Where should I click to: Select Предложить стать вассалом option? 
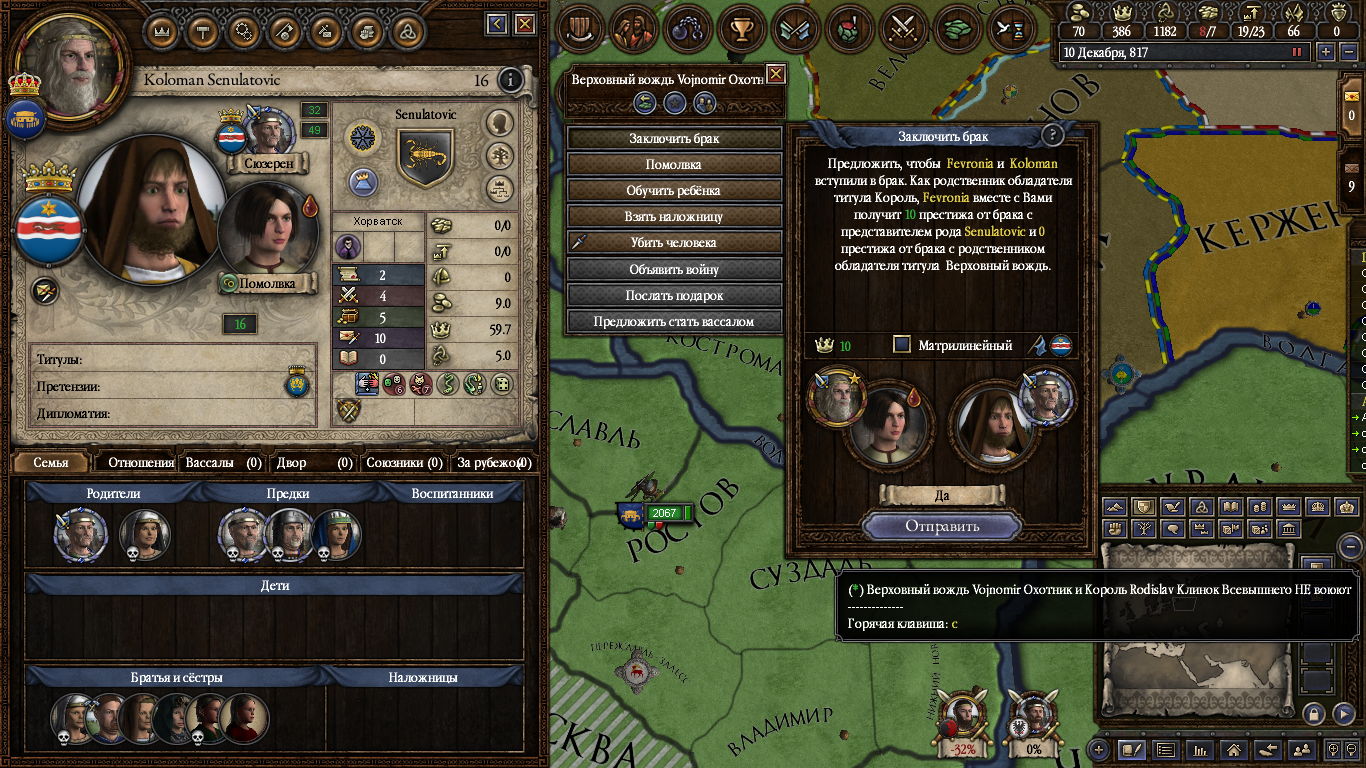[674, 321]
